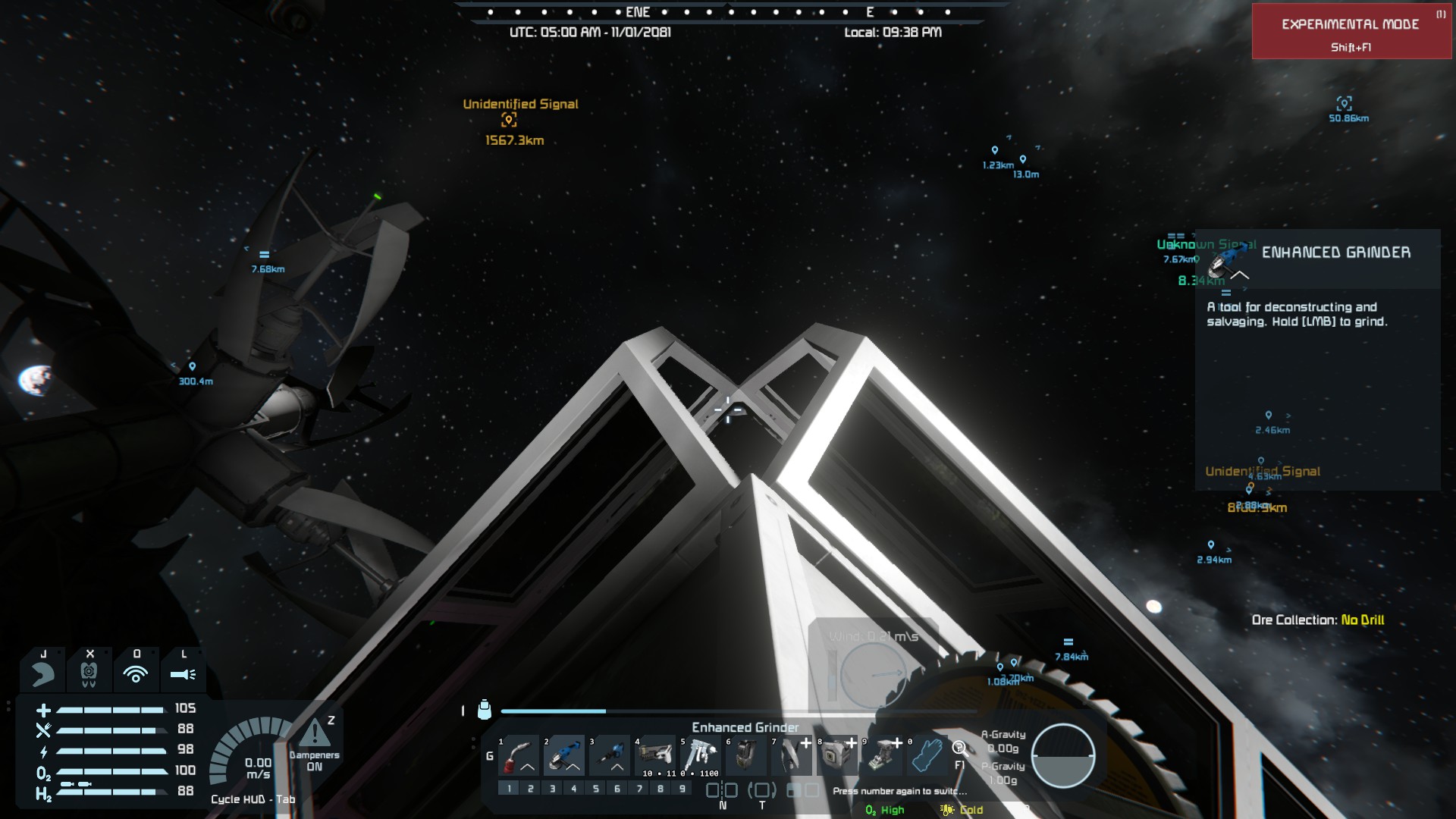This screenshot has width=1456, height=819.
Task: Choose the rifle in hotbar slot 4
Action: tap(655, 756)
